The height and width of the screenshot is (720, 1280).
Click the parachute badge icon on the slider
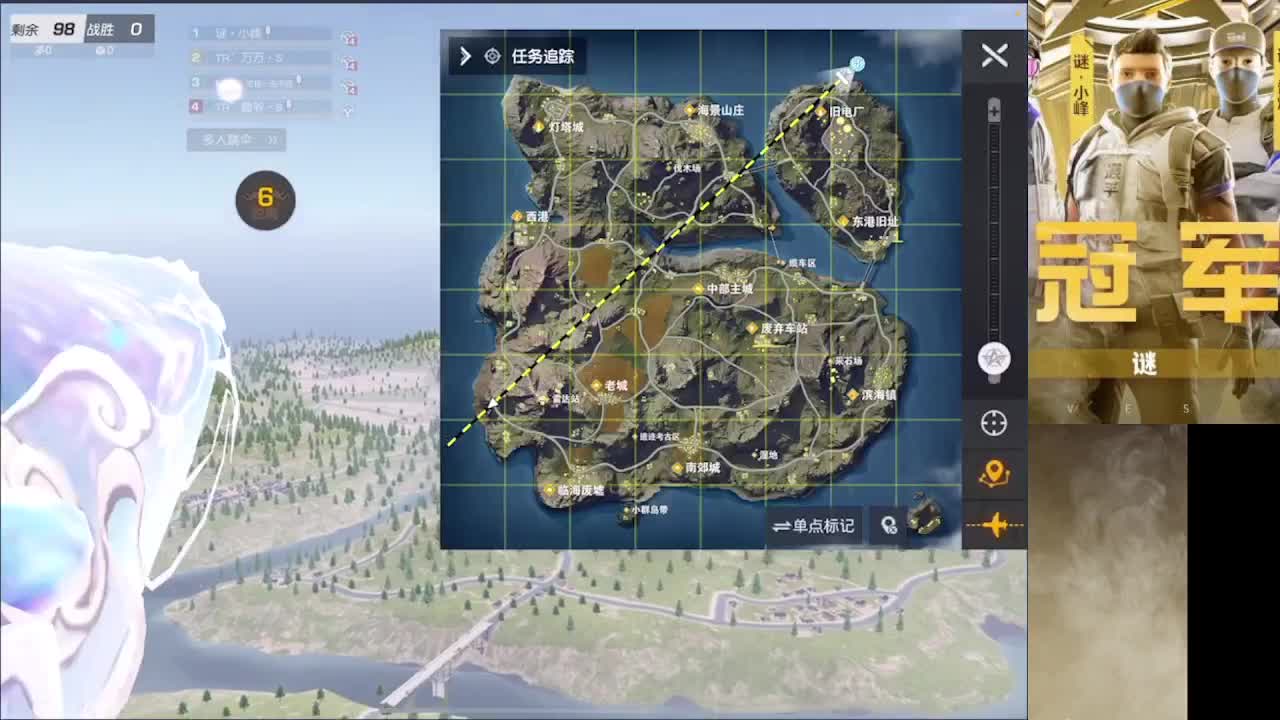pyautogui.click(x=993, y=360)
